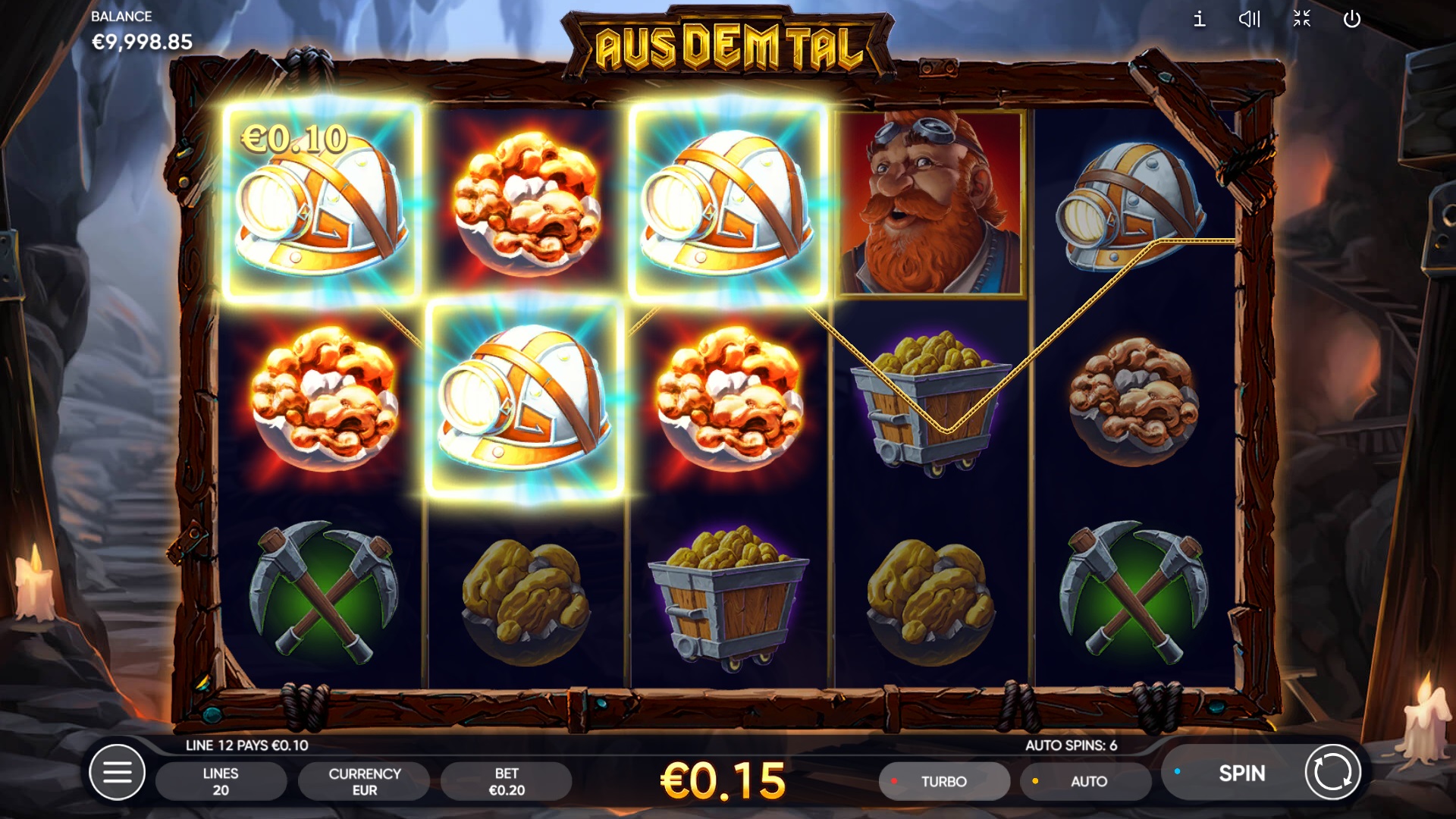Viewport: 1456px width, 819px height.
Task: Adjust the Bet amount
Action: (x=507, y=781)
